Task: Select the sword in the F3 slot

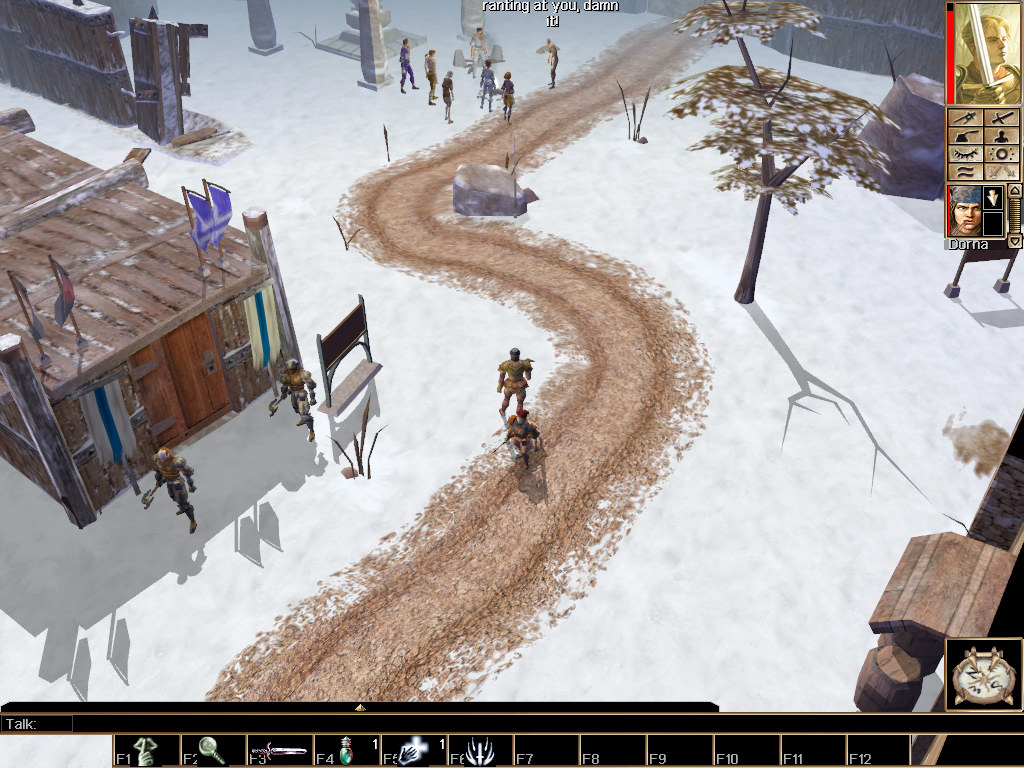Action: [280, 751]
